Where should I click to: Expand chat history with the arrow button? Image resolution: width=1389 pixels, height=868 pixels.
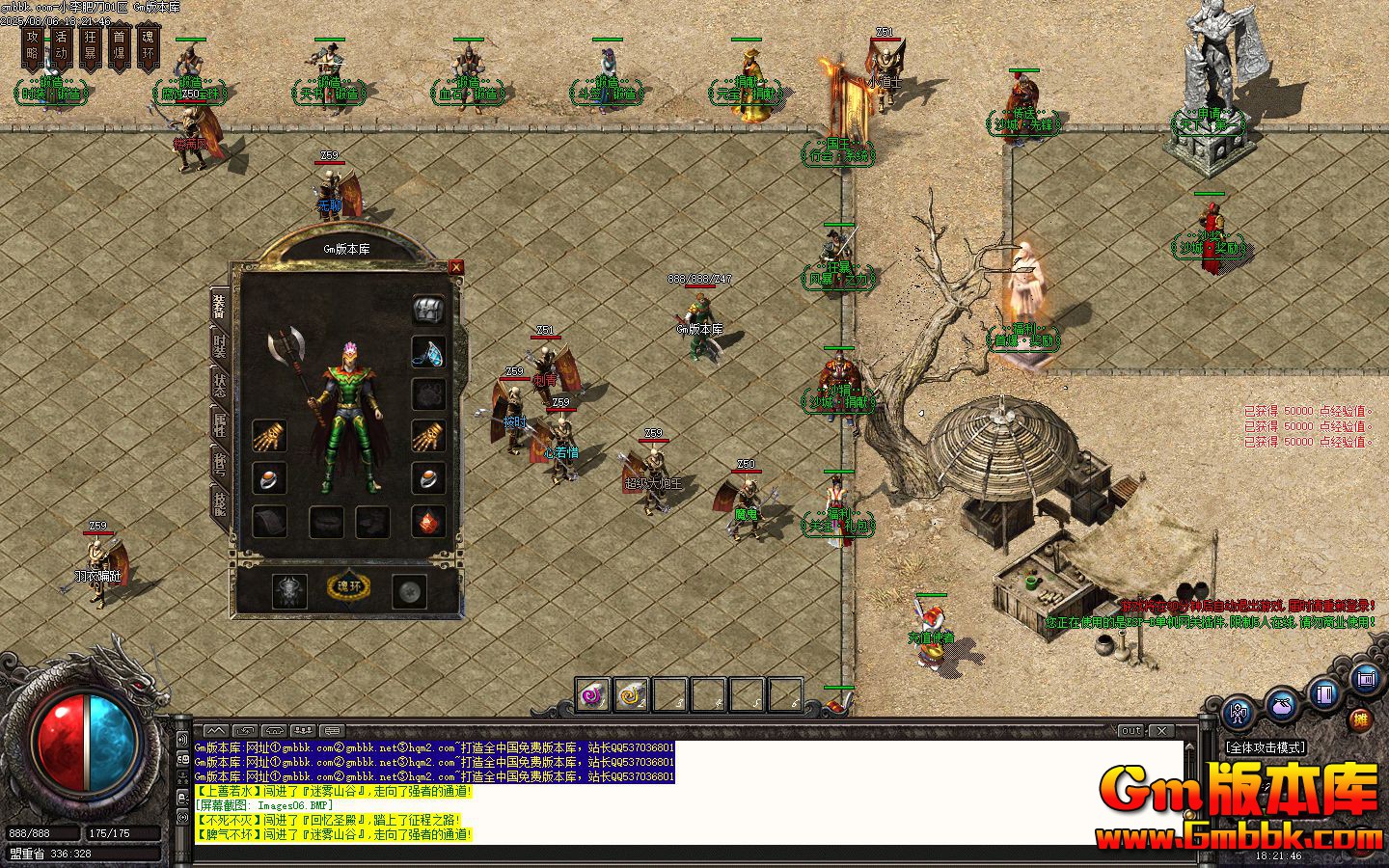click(217, 728)
